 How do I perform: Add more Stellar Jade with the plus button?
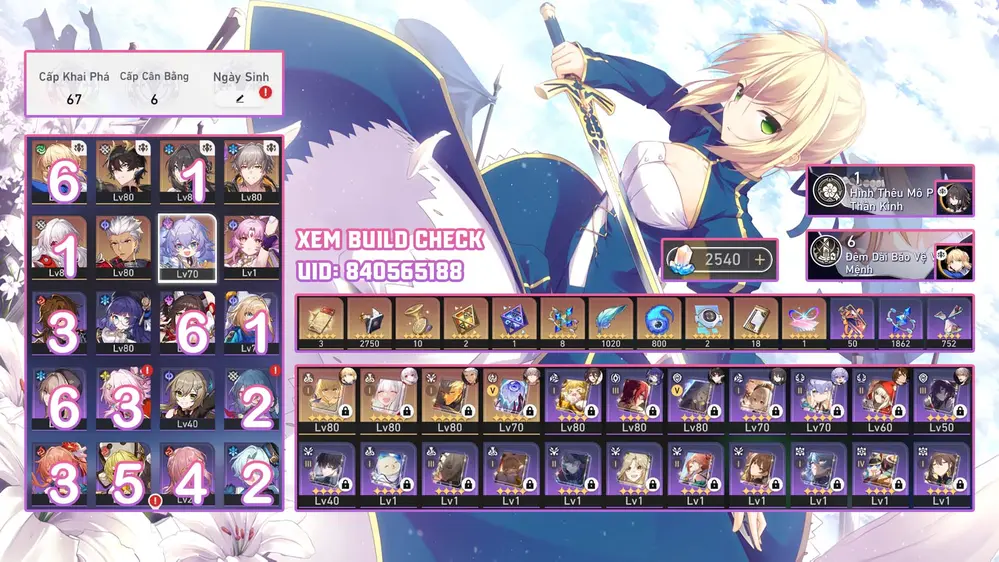(759, 259)
